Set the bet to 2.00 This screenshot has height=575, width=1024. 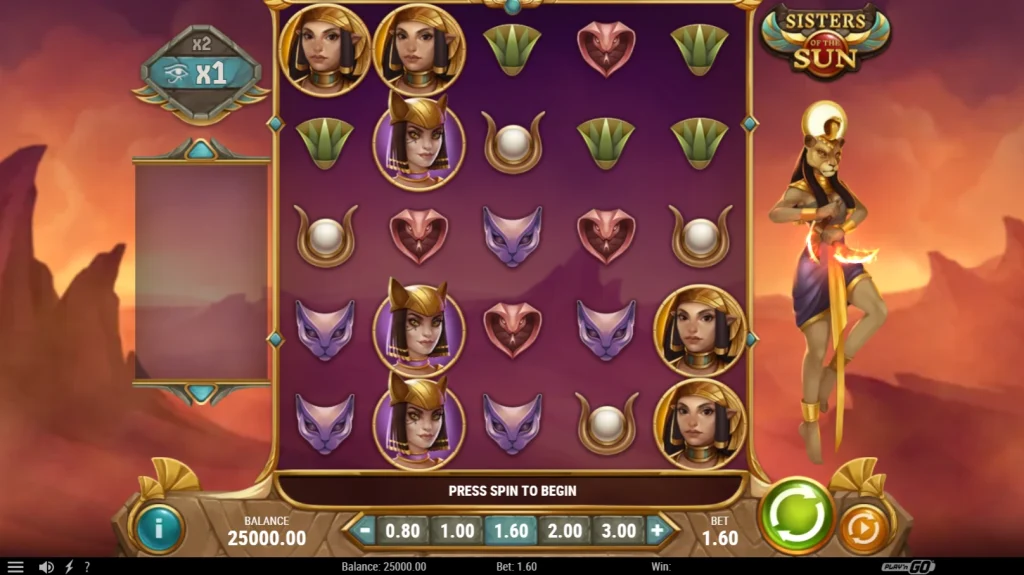click(564, 530)
